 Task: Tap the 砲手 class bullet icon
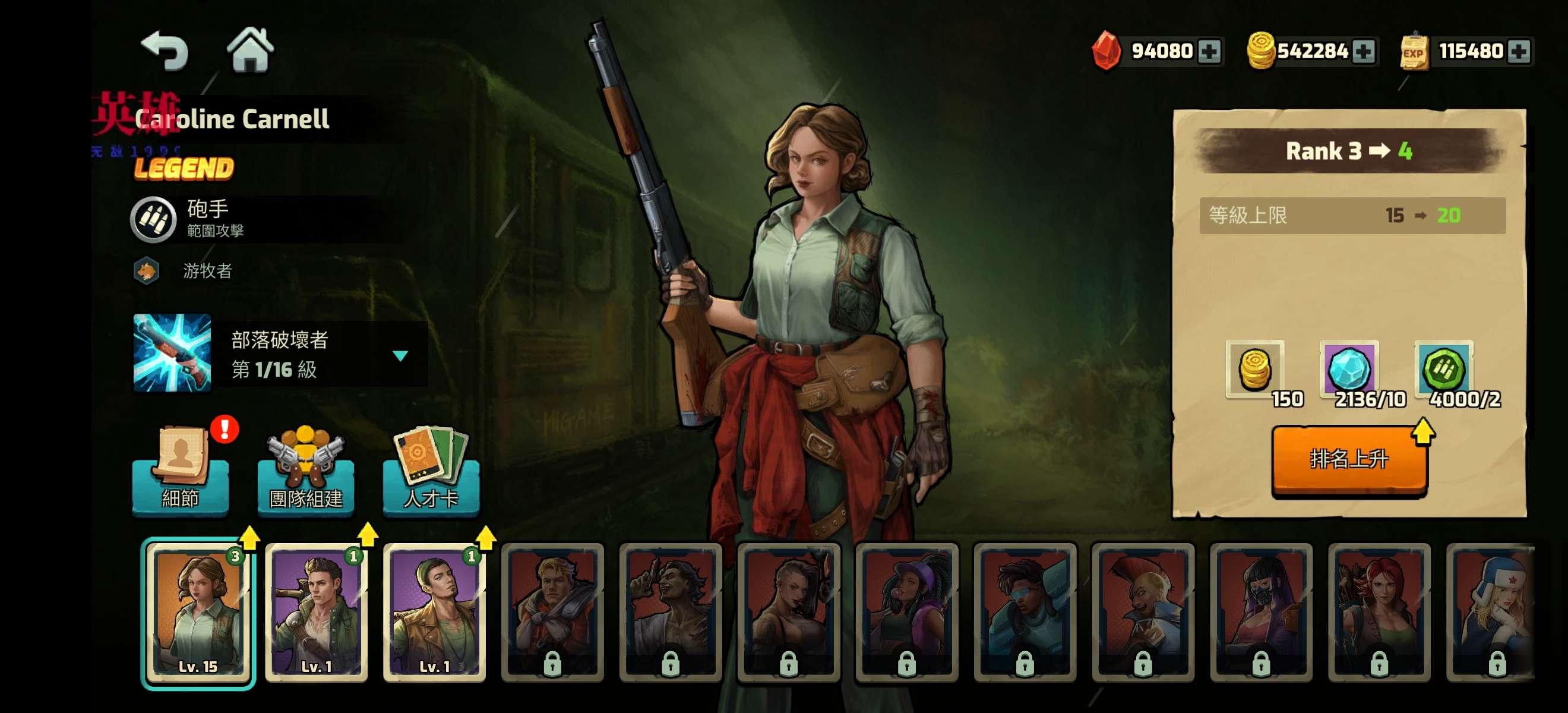click(x=153, y=219)
